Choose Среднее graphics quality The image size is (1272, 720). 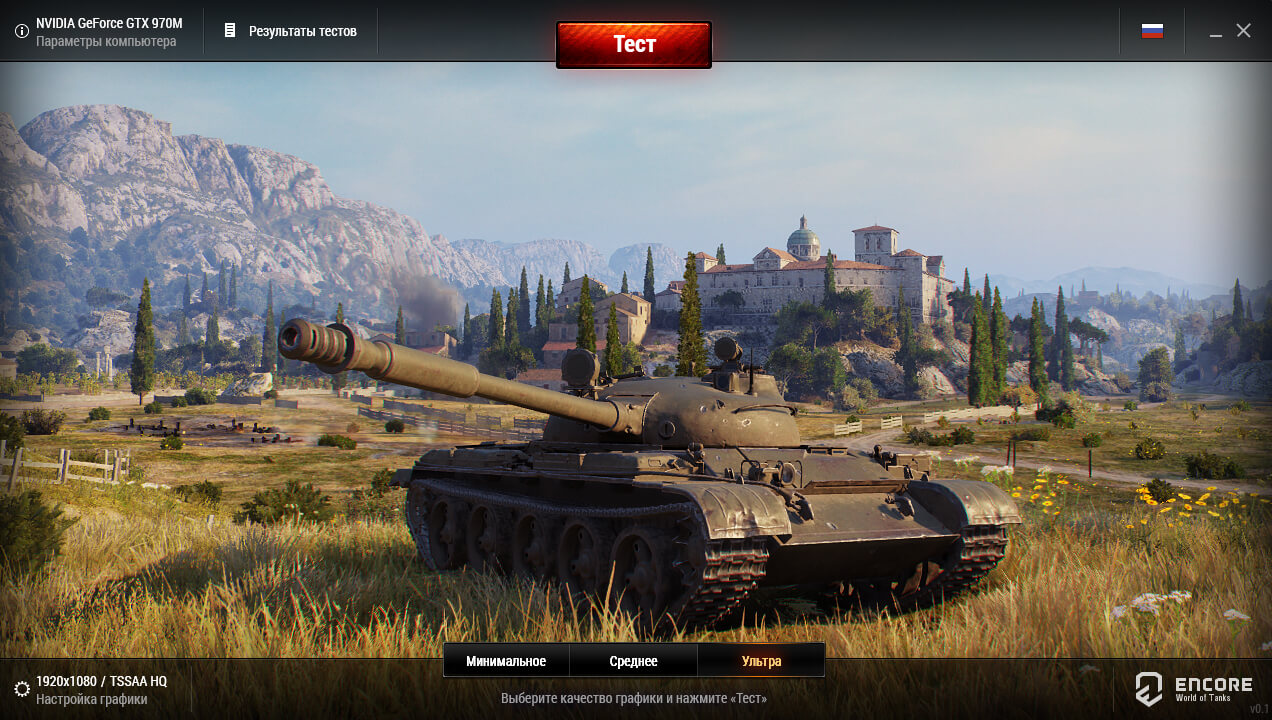[x=633, y=661]
